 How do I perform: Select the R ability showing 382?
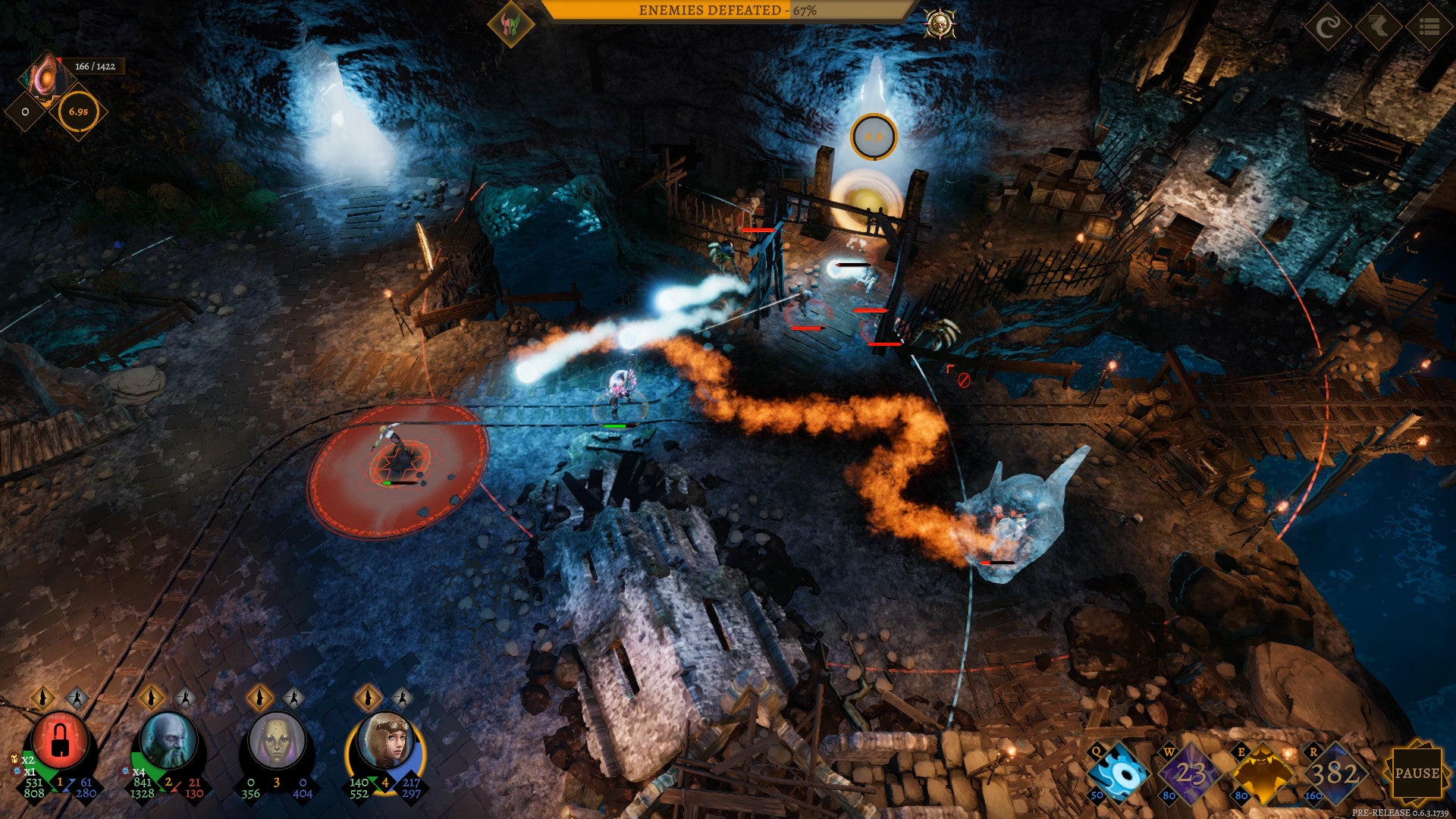[x=1334, y=774]
